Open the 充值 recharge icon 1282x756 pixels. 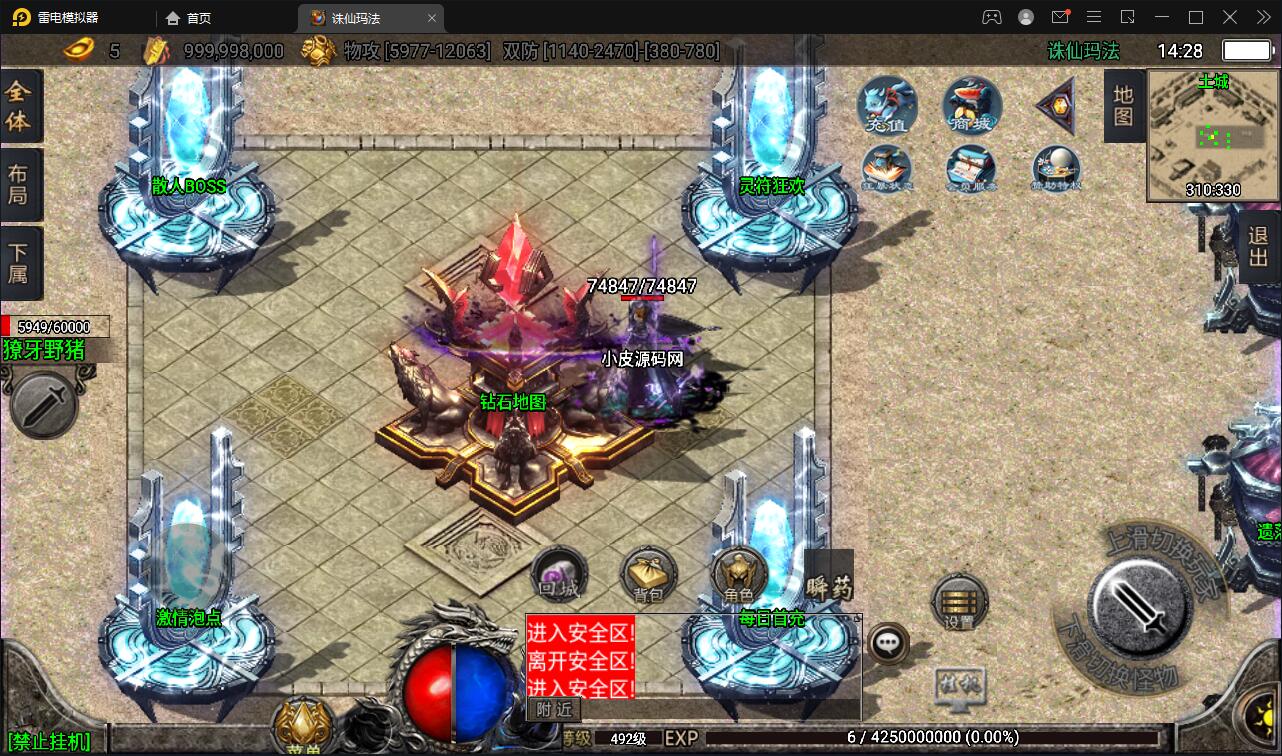887,106
